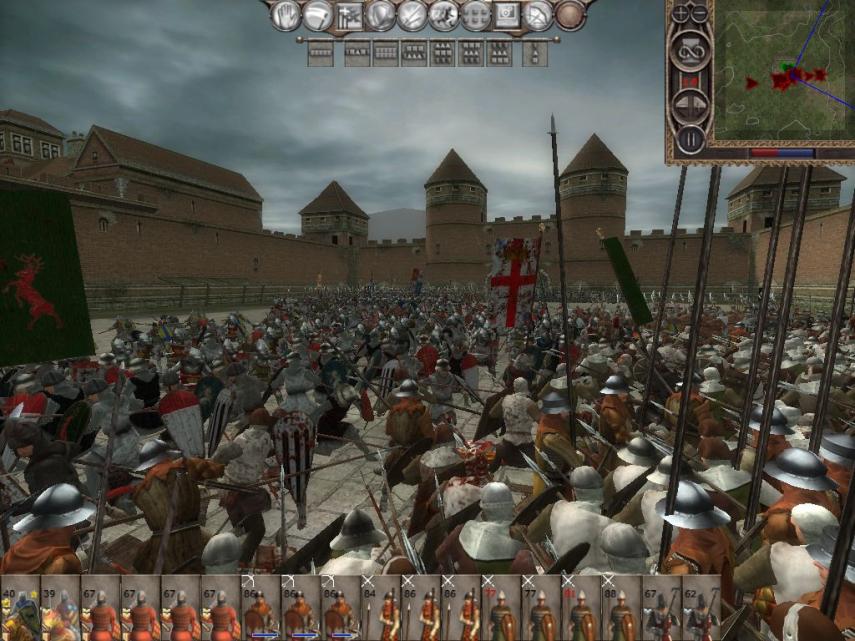The image size is (855, 641).
Task: Activate the crossed swords melee button
Action: (x=411, y=15)
